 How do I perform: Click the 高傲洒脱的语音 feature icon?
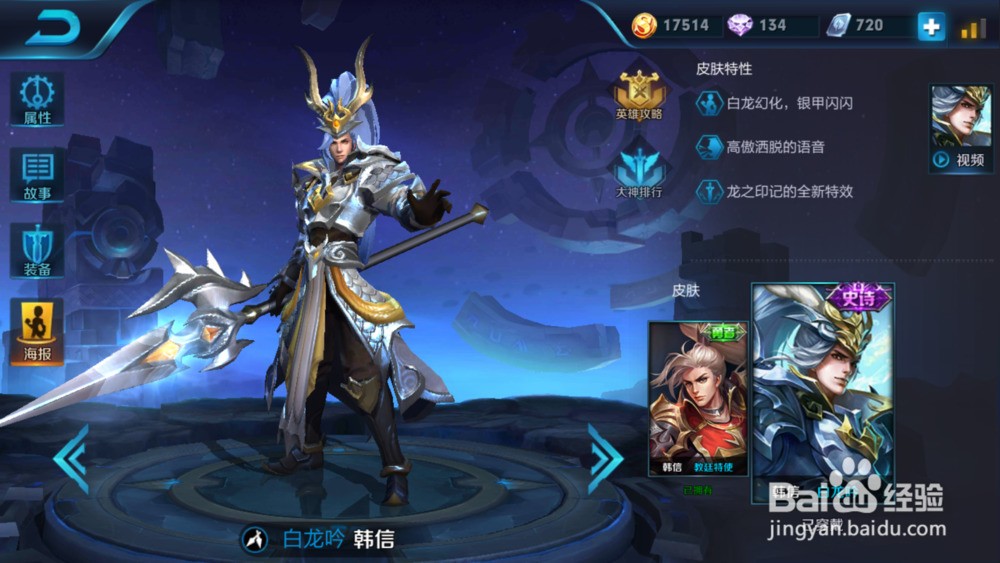click(709, 147)
